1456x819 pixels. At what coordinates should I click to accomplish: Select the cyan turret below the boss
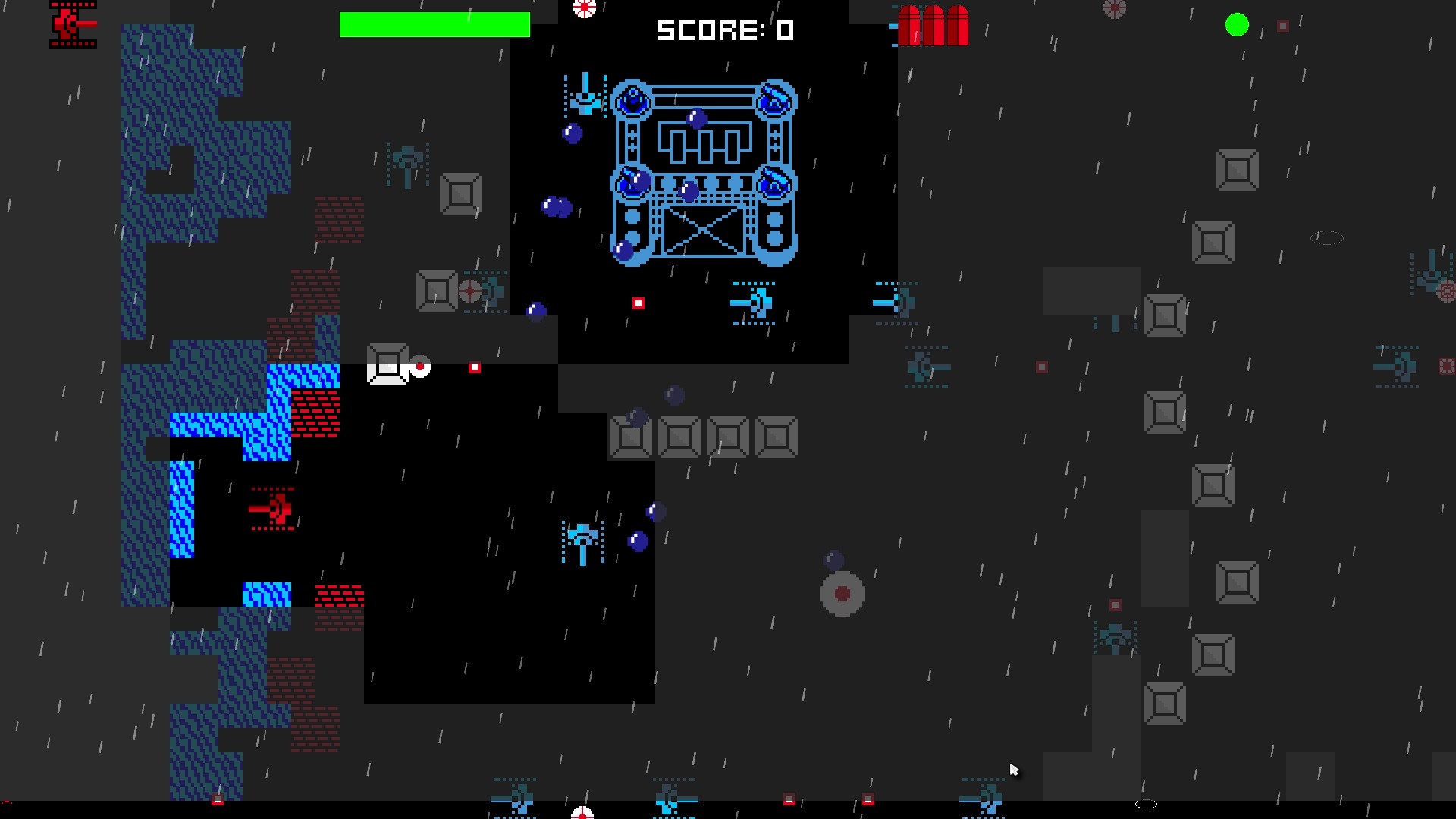751,302
